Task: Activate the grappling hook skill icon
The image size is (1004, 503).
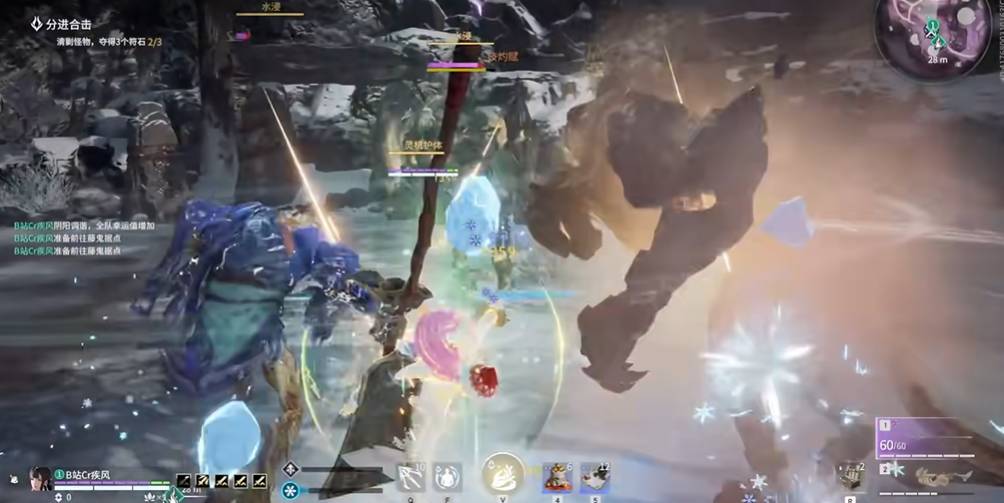Action: pos(409,476)
